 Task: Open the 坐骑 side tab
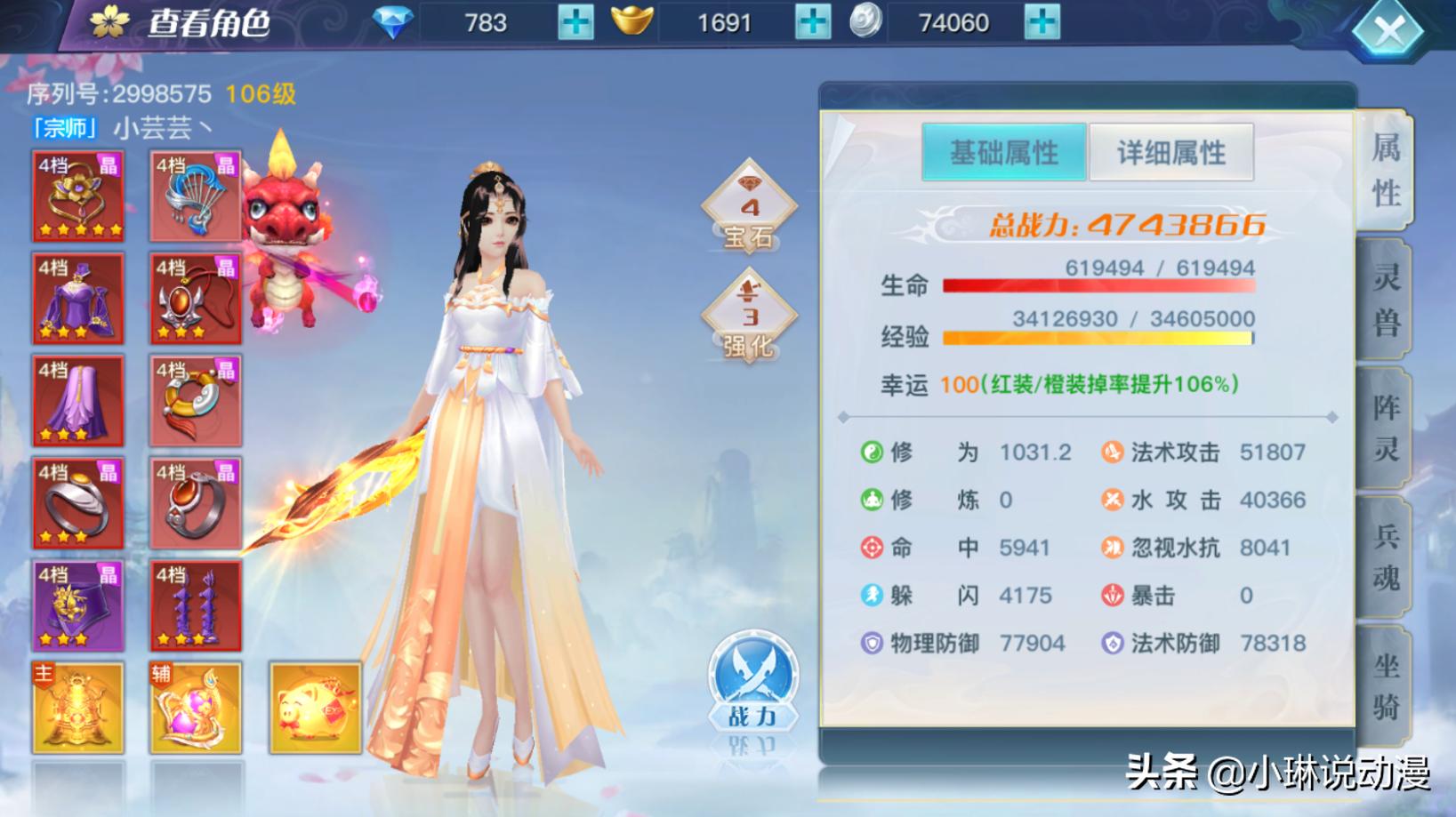click(1385, 686)
